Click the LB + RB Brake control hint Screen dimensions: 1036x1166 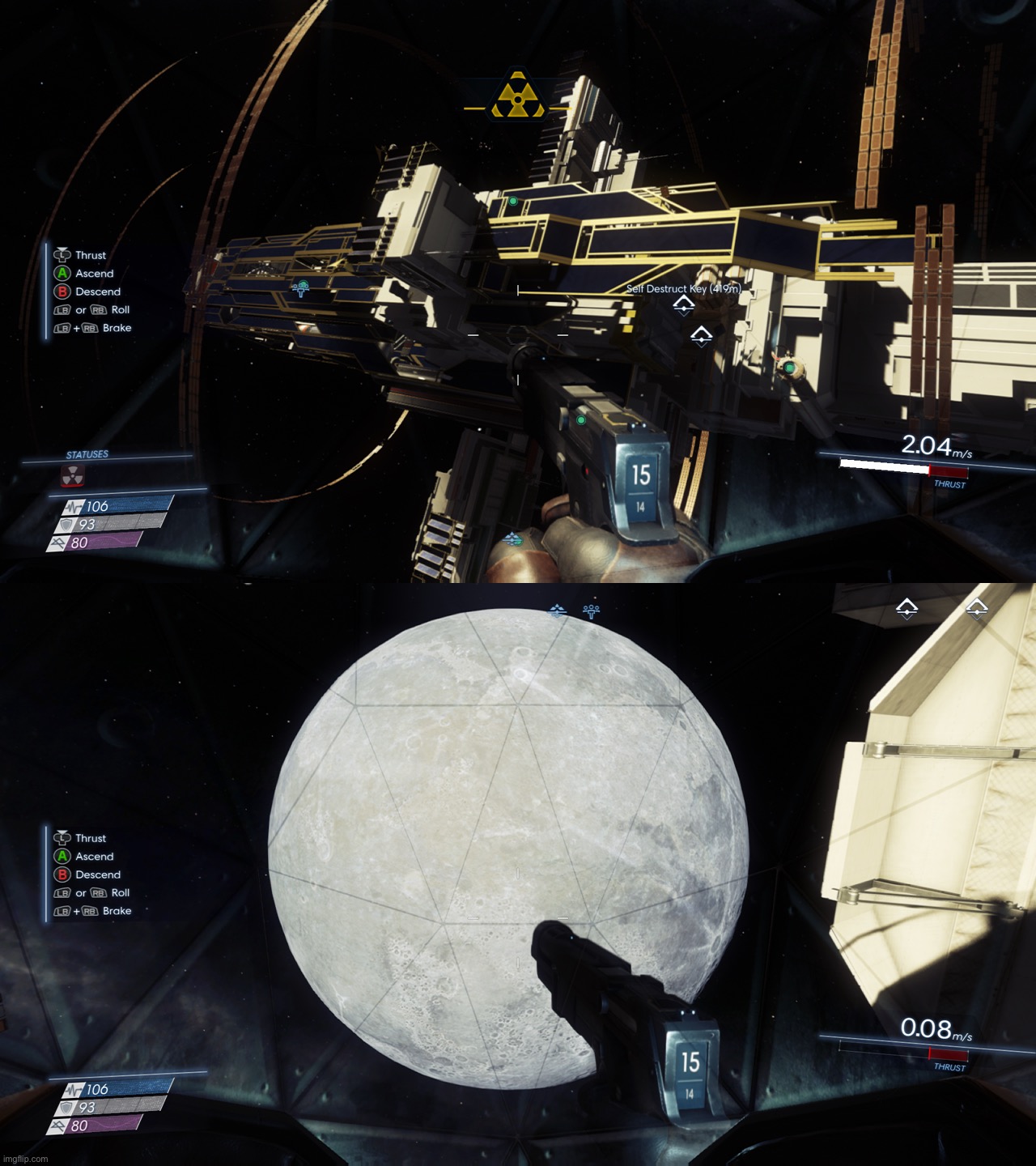pos(89,328)
